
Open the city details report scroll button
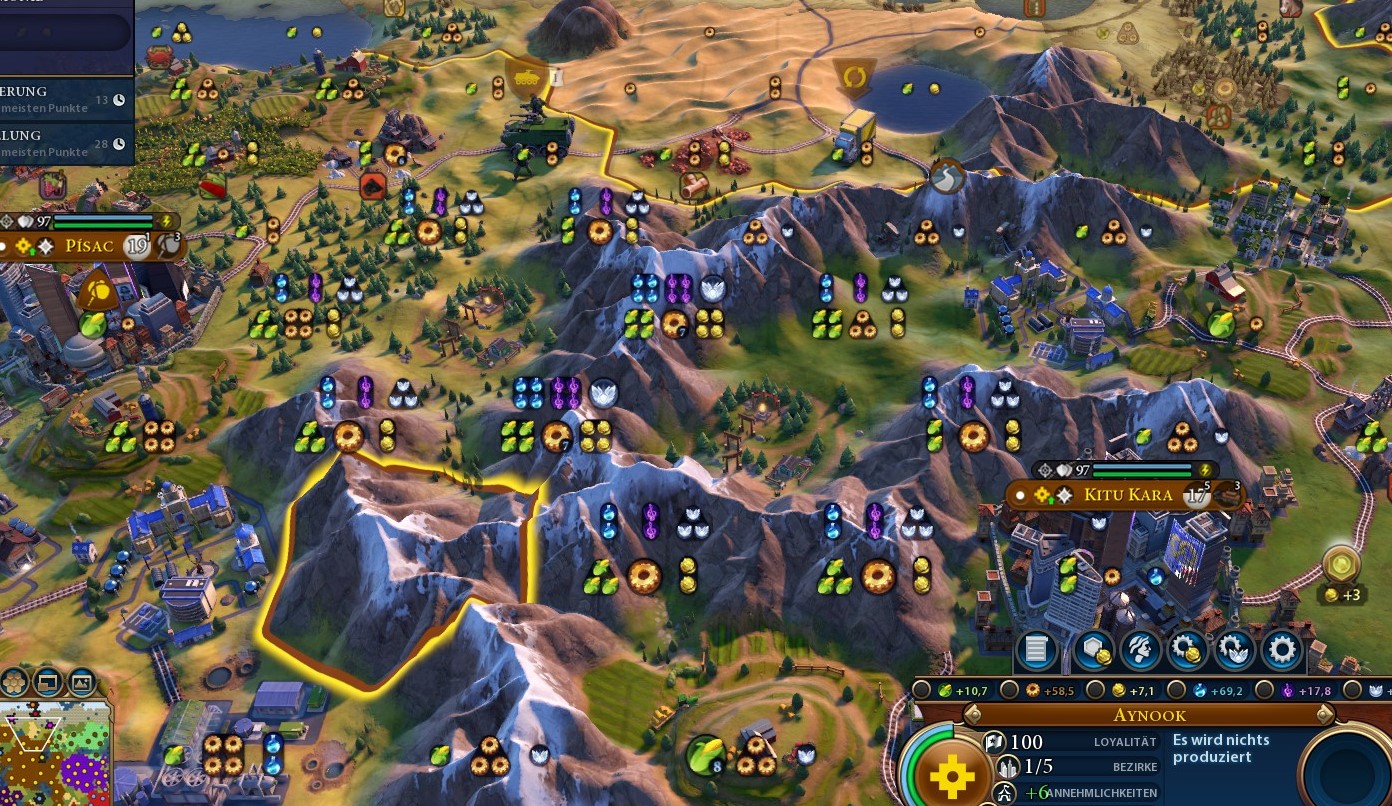click(1037, 651)
